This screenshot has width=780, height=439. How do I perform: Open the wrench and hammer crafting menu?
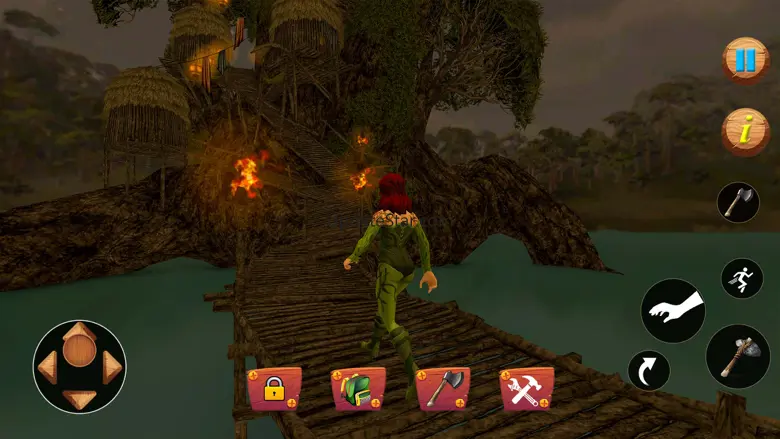pos(526,389)
